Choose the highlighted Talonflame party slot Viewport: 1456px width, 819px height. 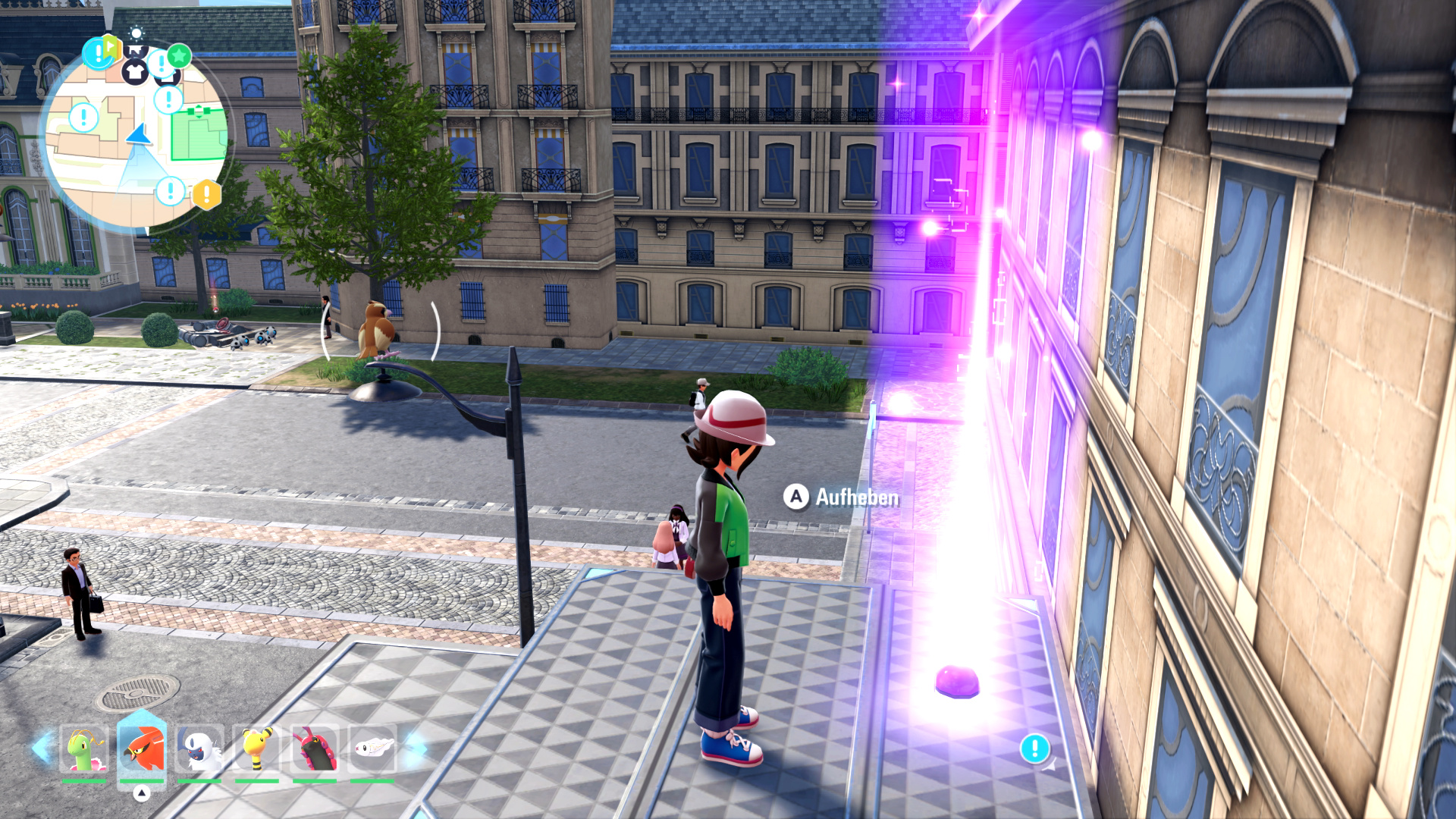click(142, 749)
